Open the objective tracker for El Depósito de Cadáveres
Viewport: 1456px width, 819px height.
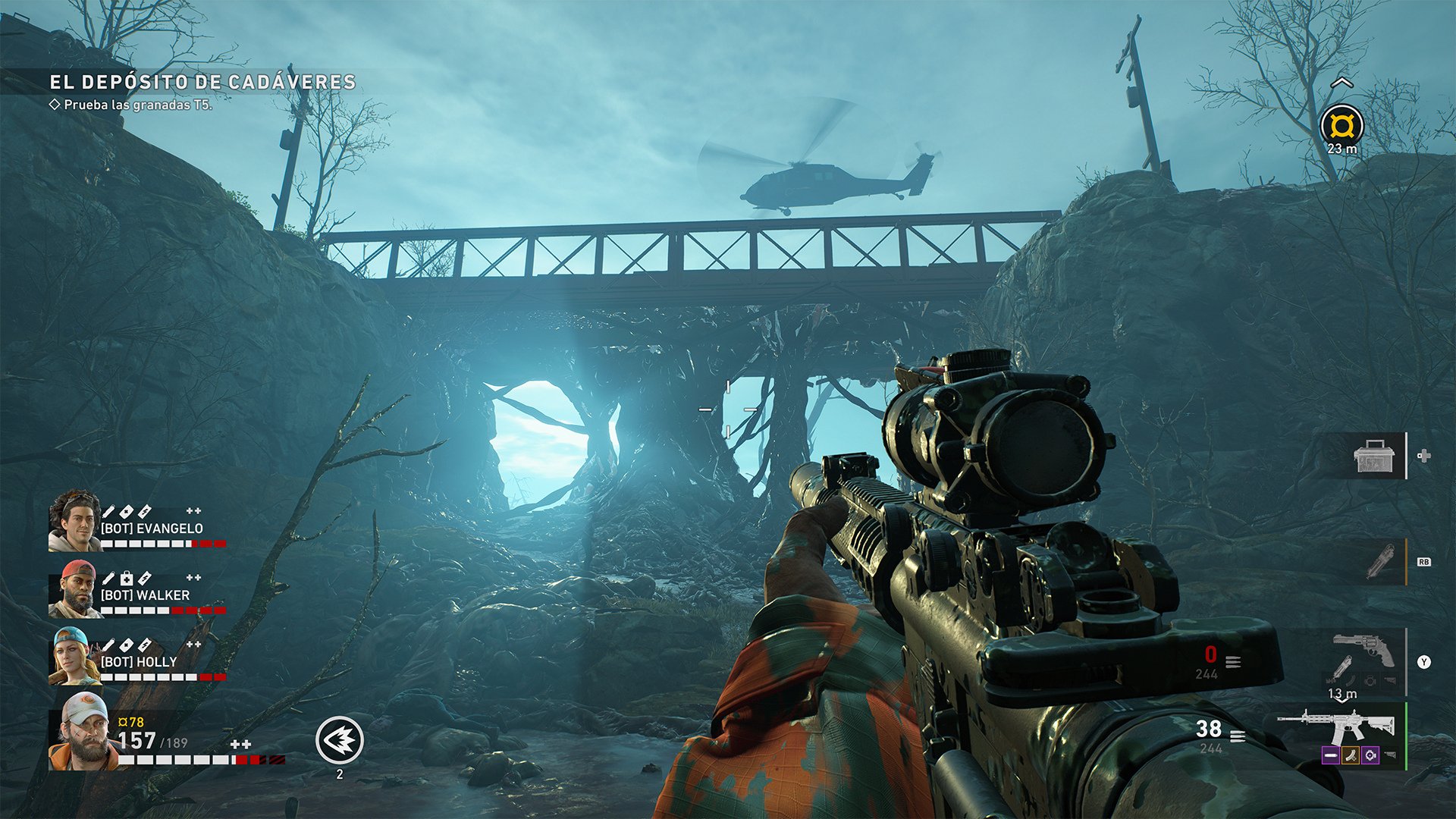(202, 82)
